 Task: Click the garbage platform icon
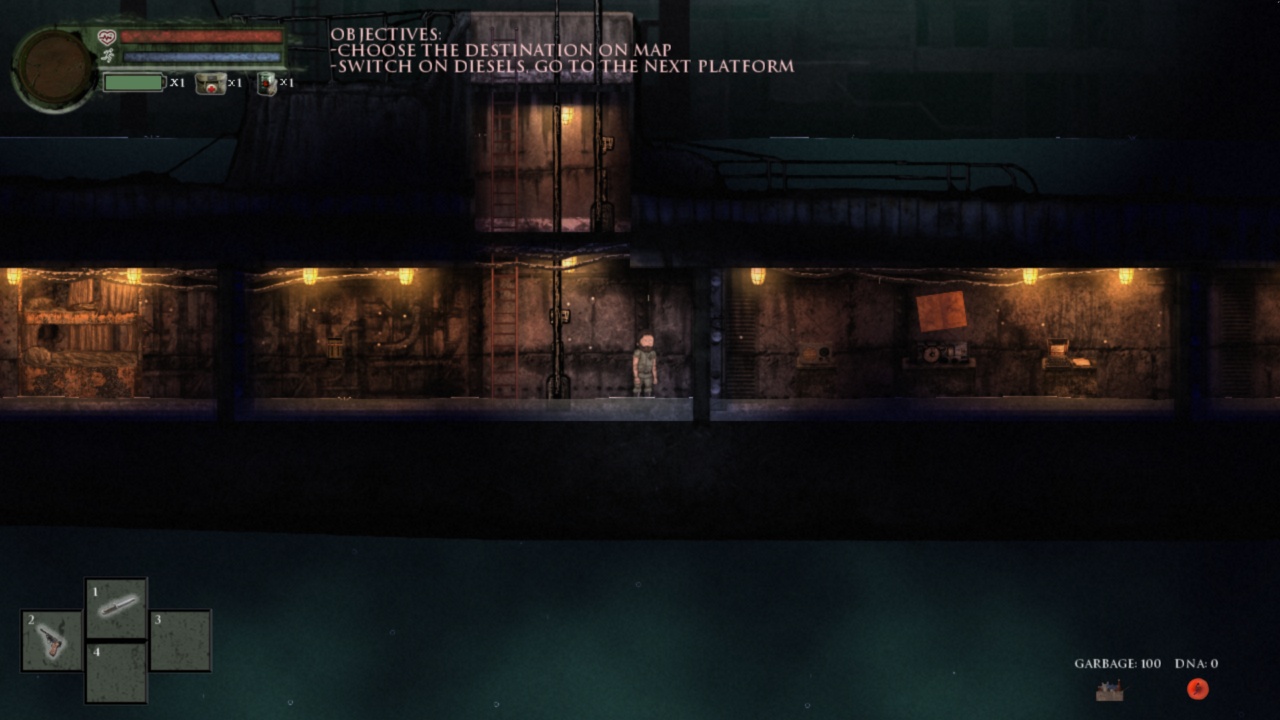pos(1109,690)
